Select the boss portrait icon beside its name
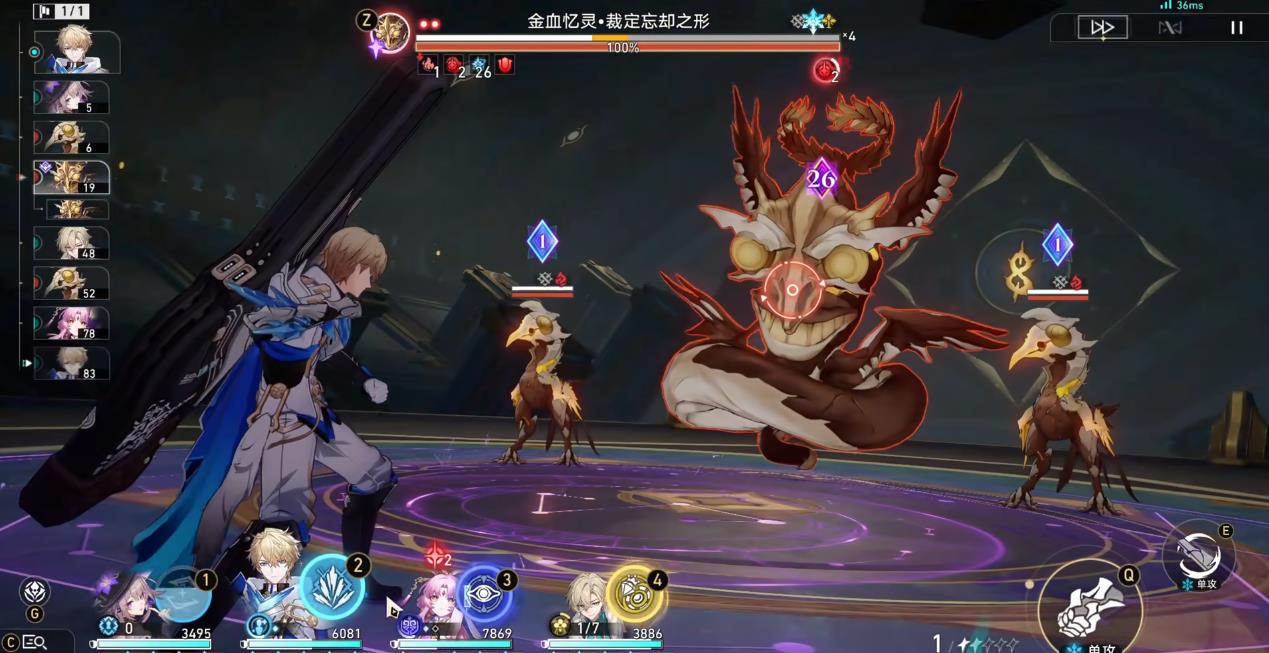 (390, 33)
